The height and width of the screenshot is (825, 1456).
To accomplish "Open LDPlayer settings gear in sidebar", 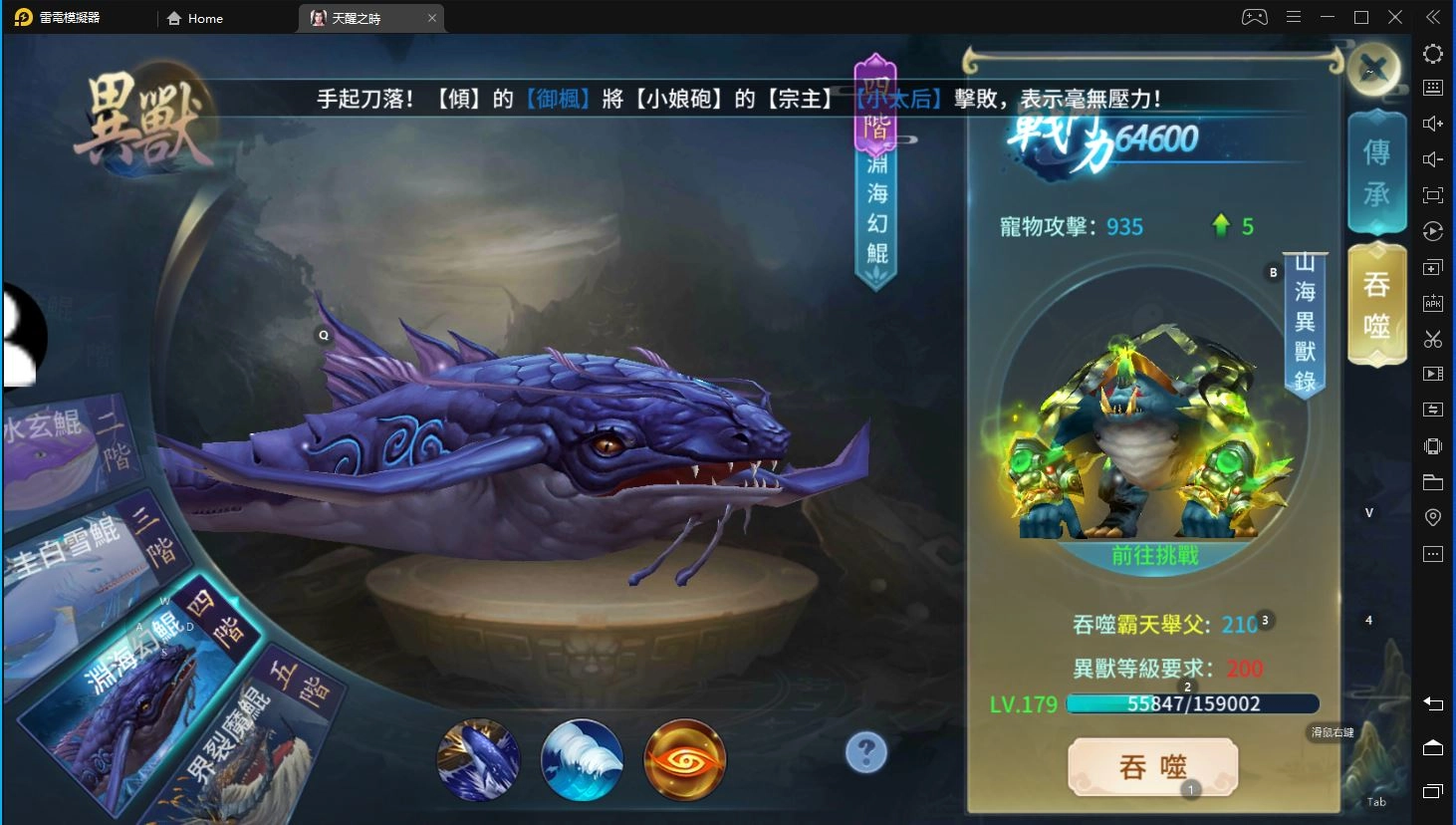I will pos(1432,54).
